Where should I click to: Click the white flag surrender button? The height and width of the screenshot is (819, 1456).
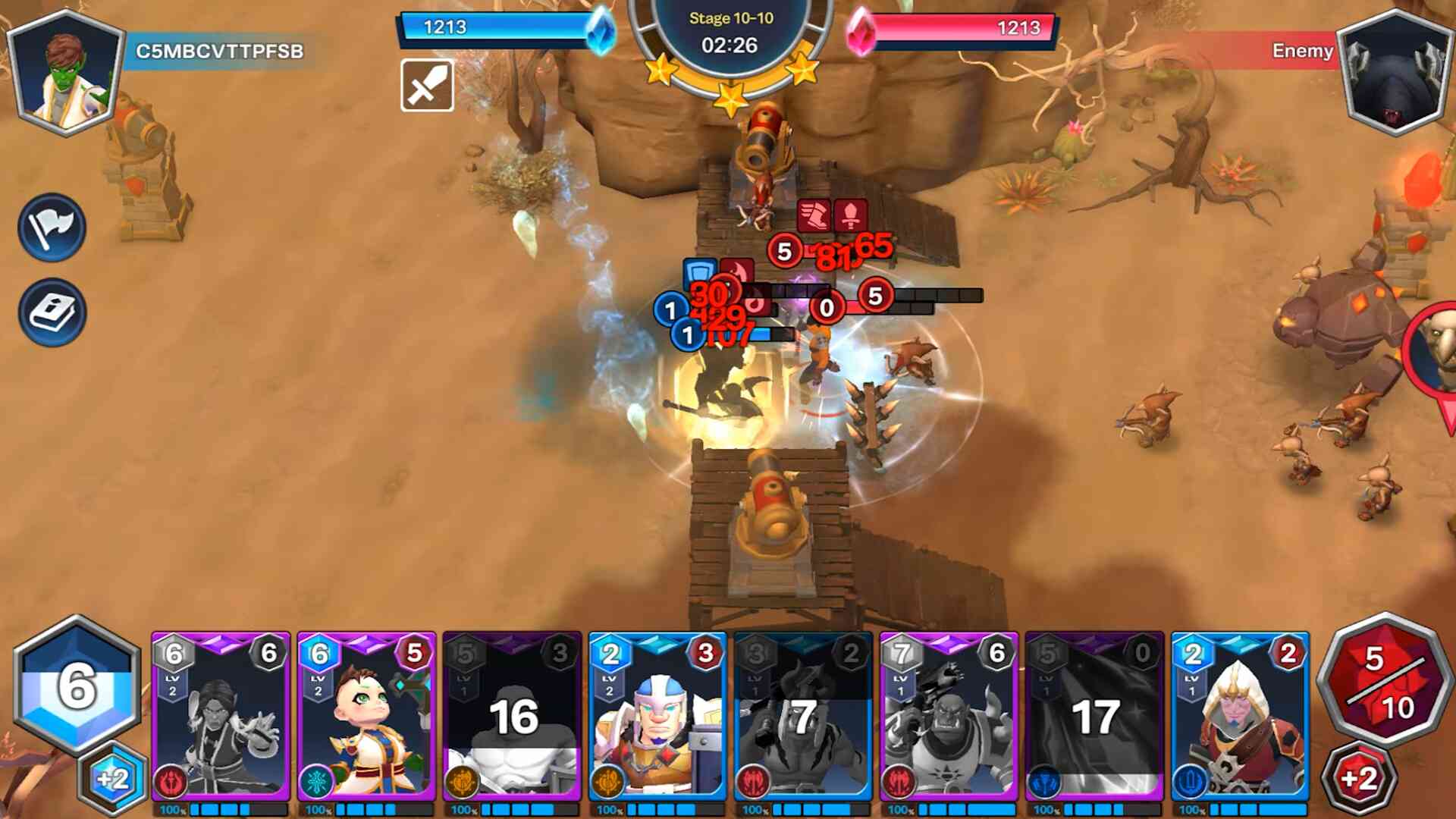(x=52, y=227)
